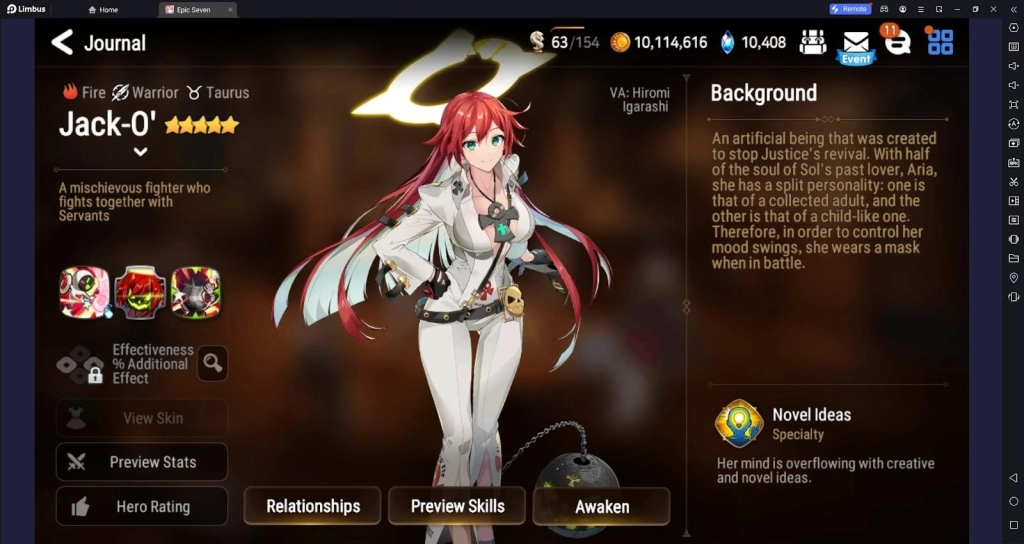Switch to the Home tab
Viewport: 1024px width, 544px height.
[x=103, y=9]
